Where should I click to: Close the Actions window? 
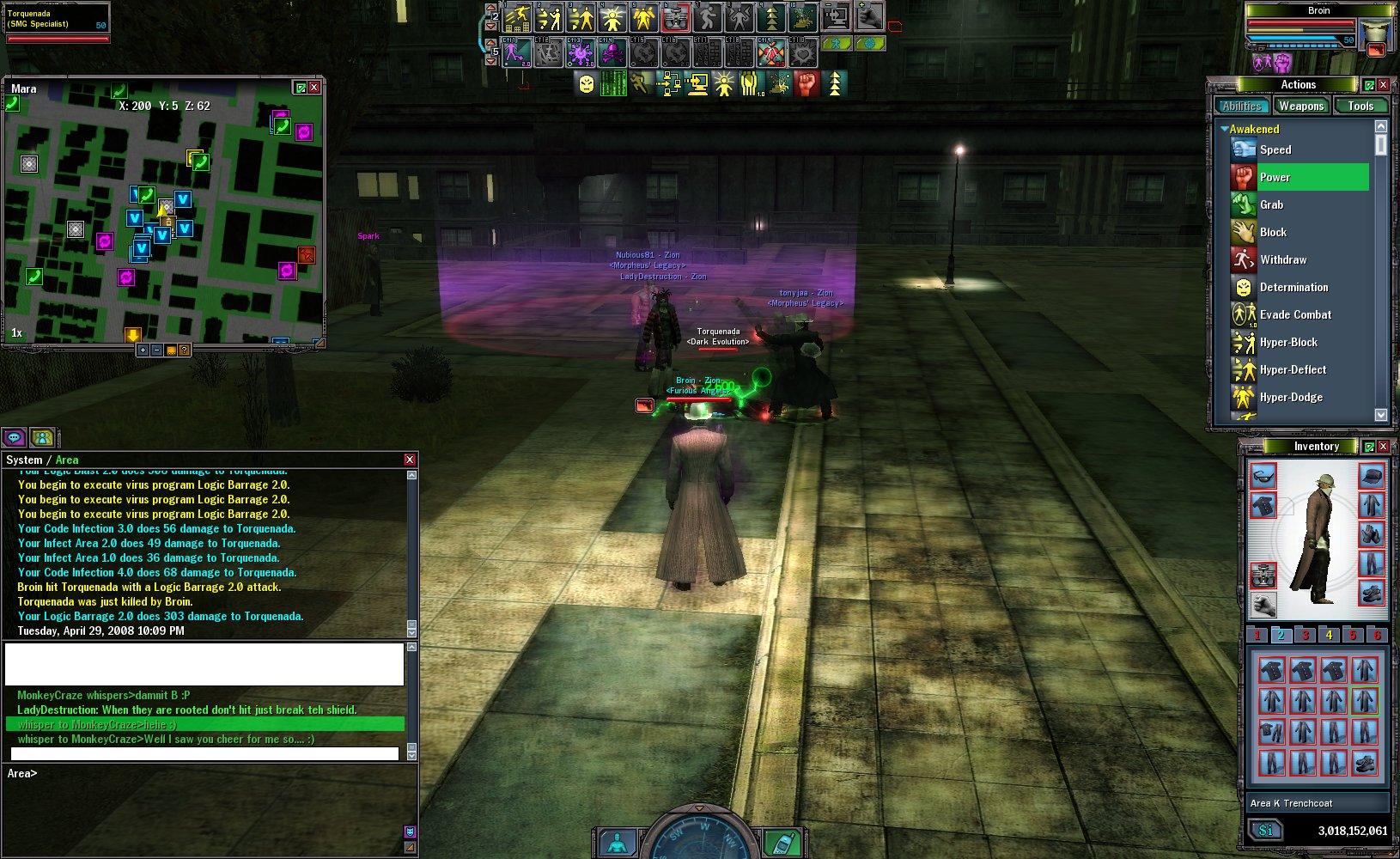pyautogui.click(x=1383, y=85)
